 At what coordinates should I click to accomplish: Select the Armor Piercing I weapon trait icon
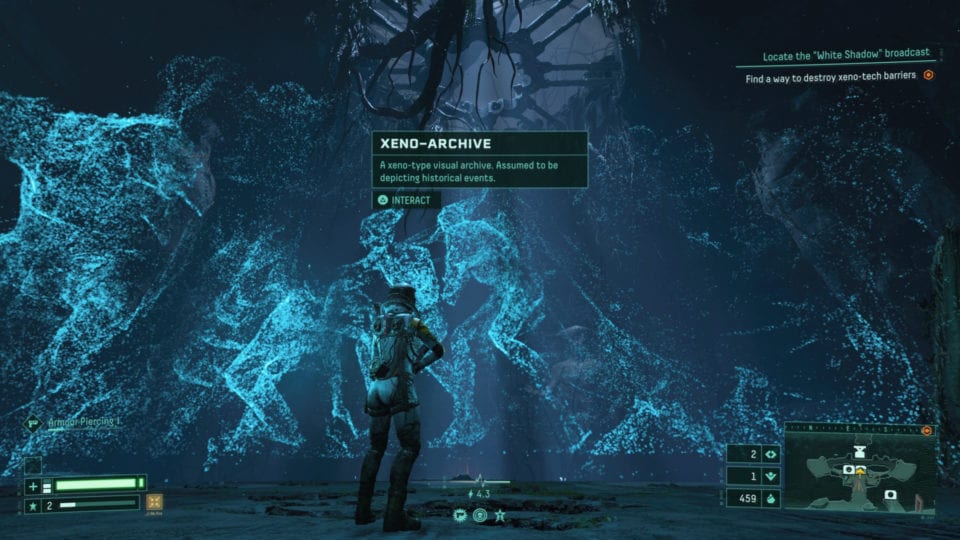31,424
